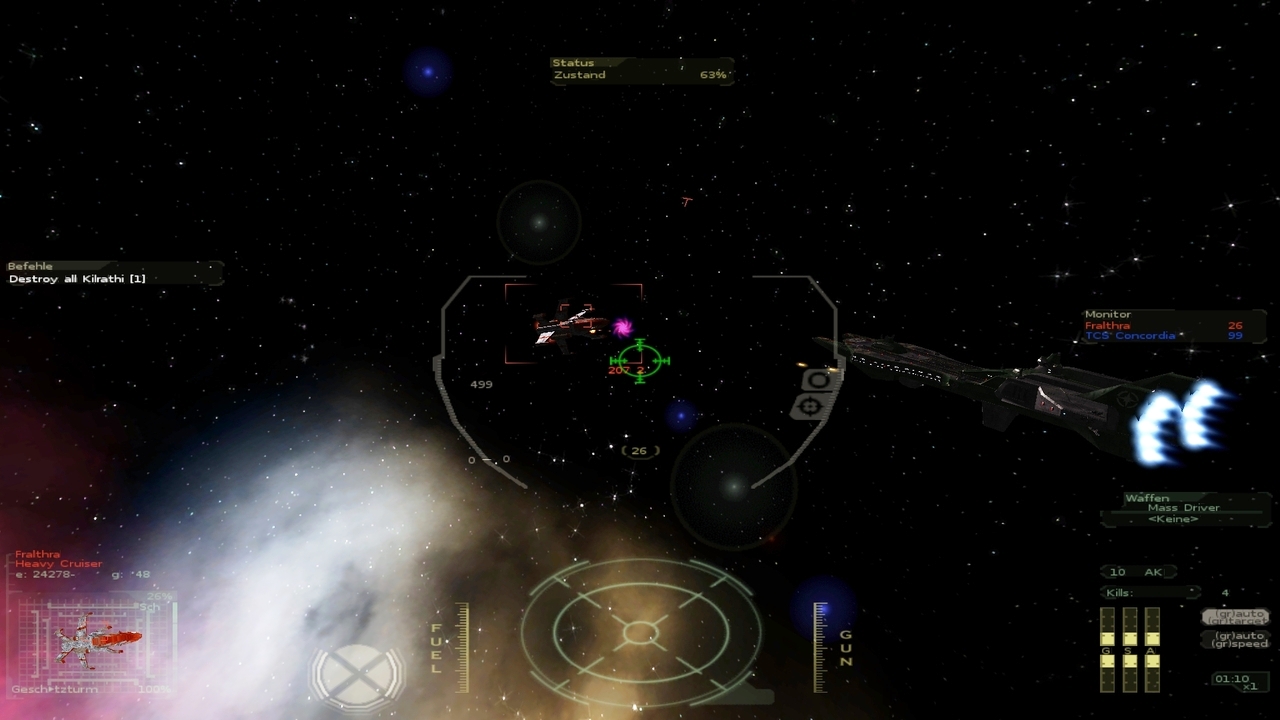Click the circular radar scope
This screenshot has width=1280, height=720.
(640, 632)
